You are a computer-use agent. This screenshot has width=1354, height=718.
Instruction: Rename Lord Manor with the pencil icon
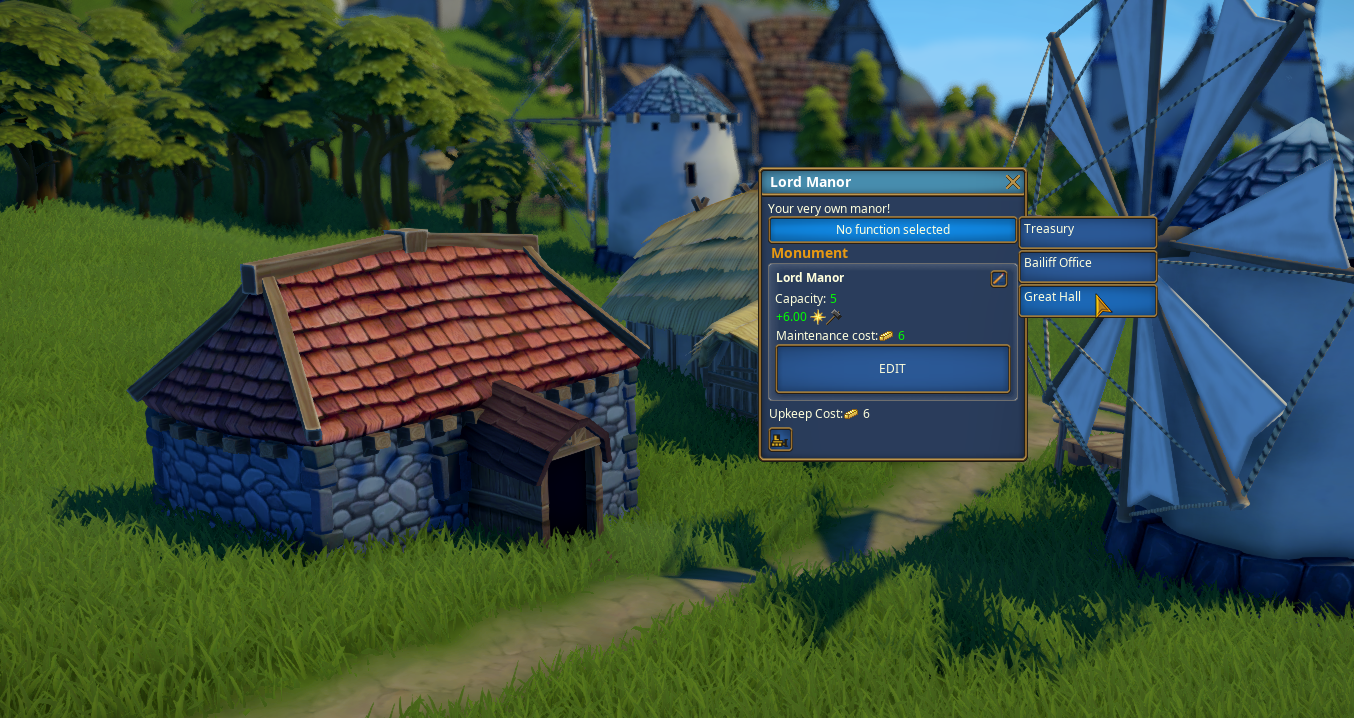[998, 279]
